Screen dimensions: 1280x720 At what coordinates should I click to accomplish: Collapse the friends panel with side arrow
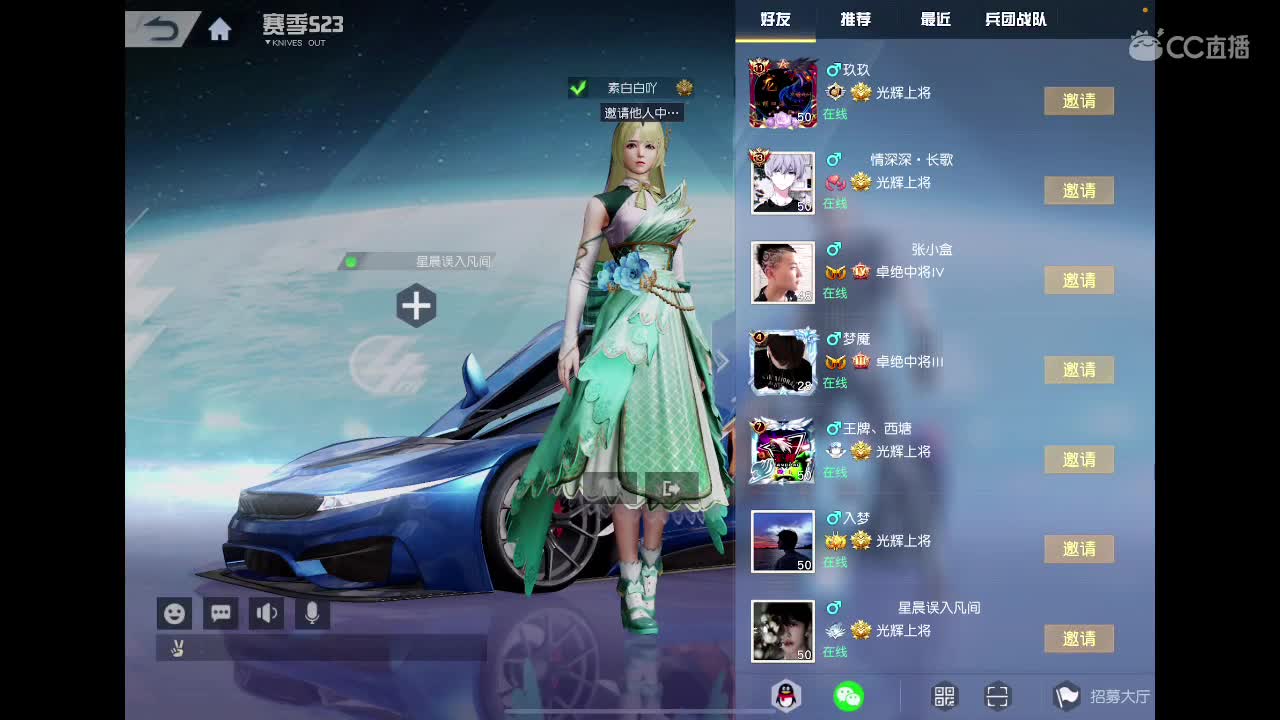tap(722, 362)
